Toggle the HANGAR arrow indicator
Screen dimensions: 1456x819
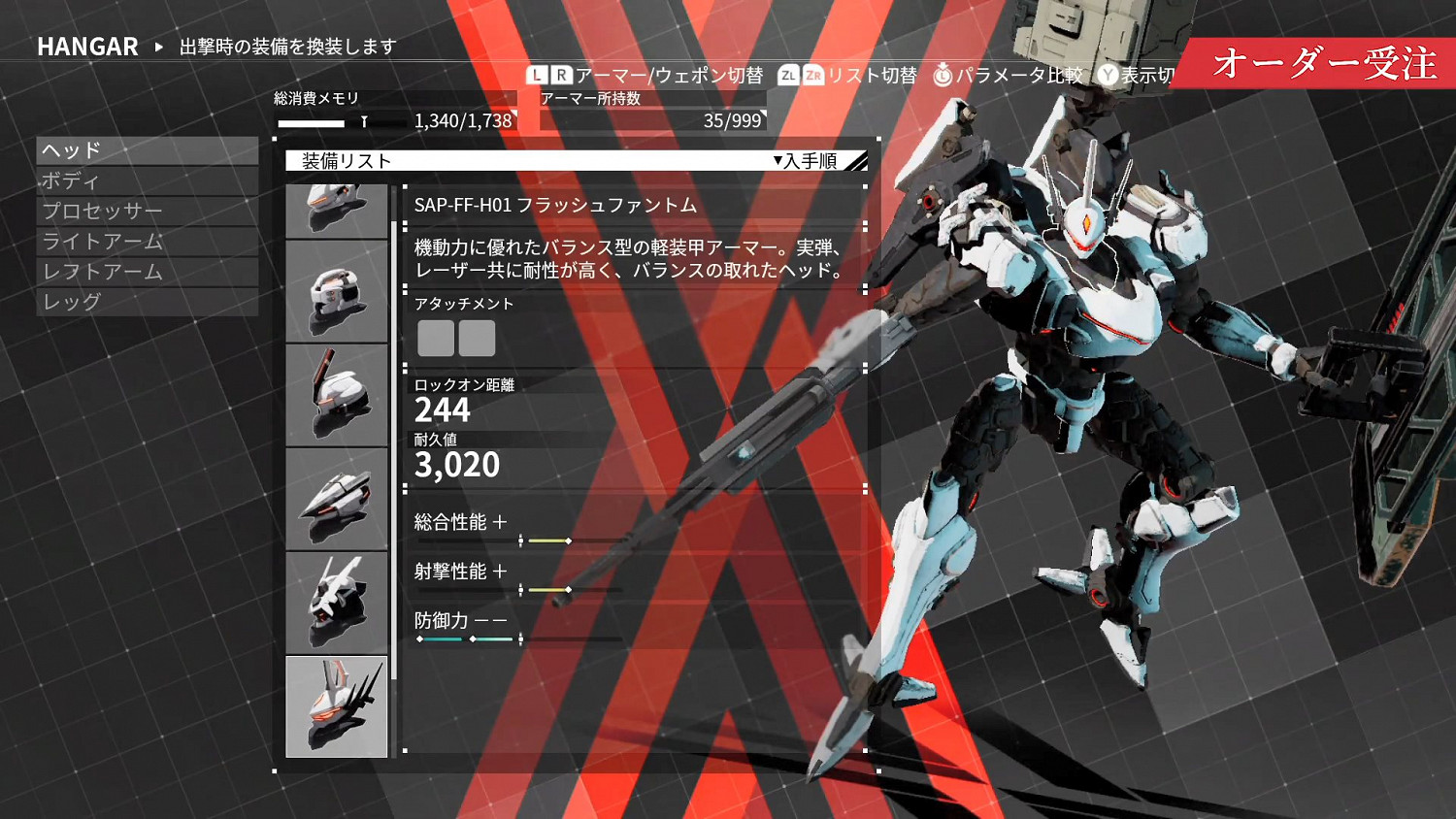[158, 47]
